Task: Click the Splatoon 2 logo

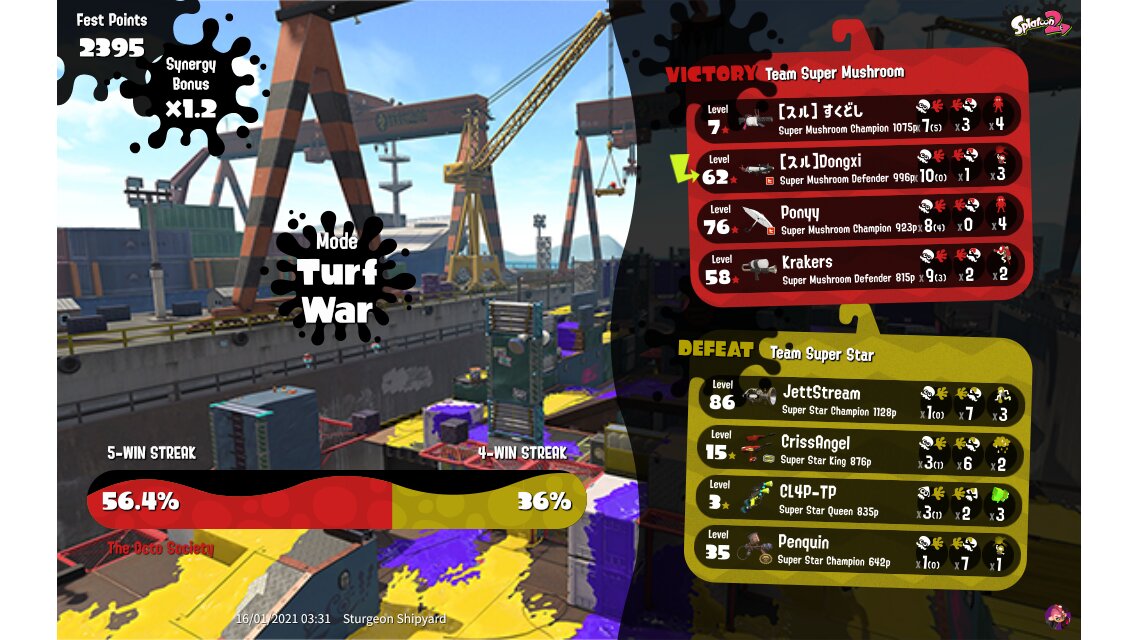Action: pyautogui.click(x=1041, y=22)
